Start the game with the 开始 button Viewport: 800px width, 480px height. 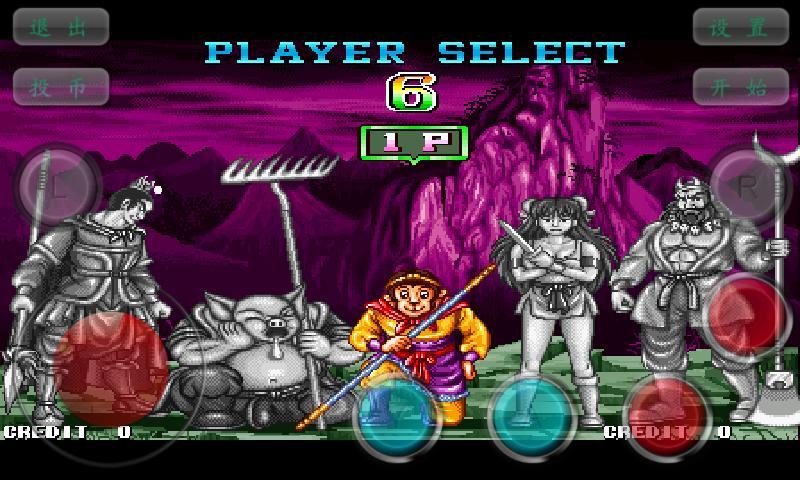(x=739, y=86)
